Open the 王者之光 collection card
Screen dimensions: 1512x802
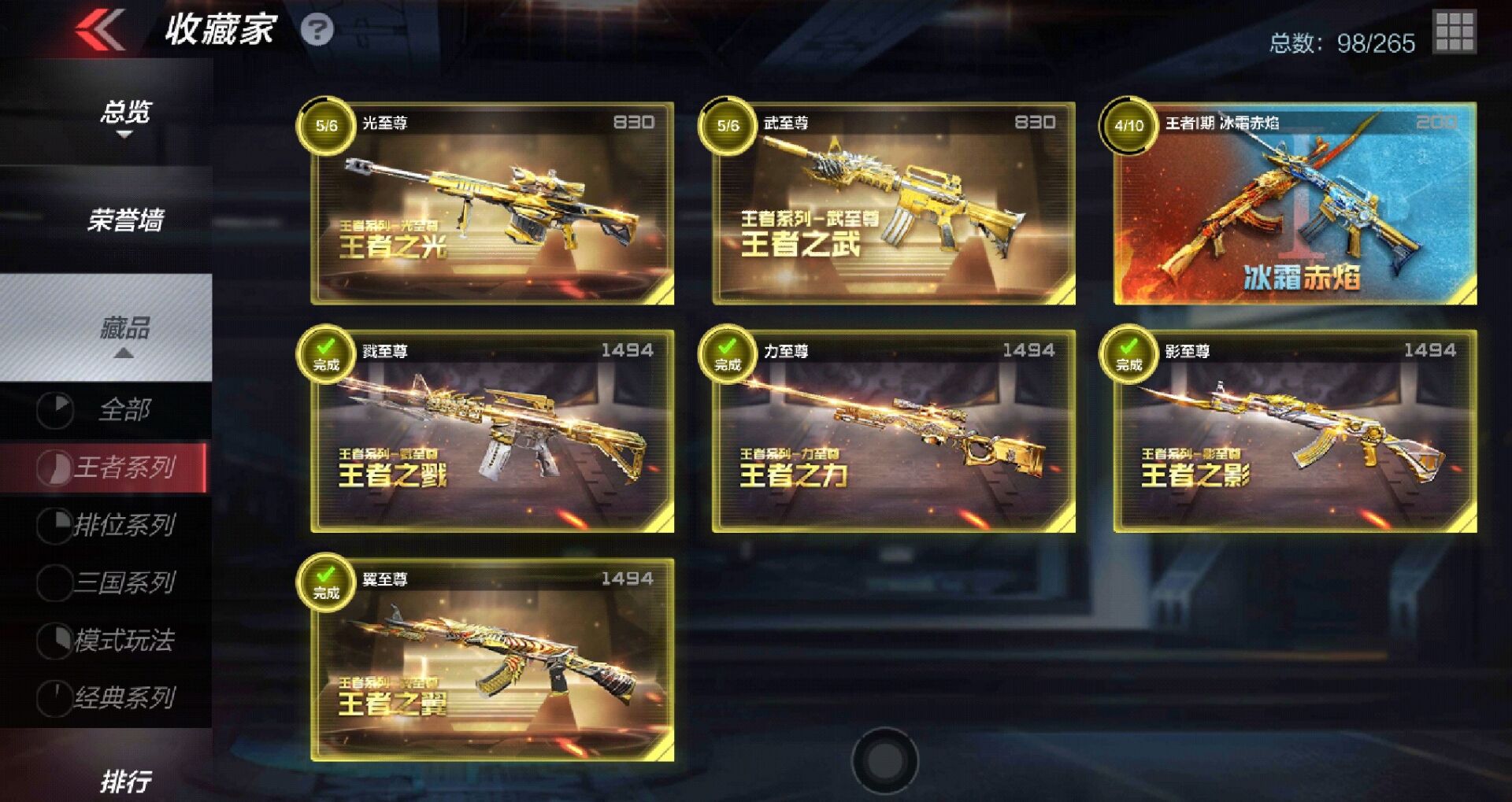pyautogui.click(x=488, y=205)
